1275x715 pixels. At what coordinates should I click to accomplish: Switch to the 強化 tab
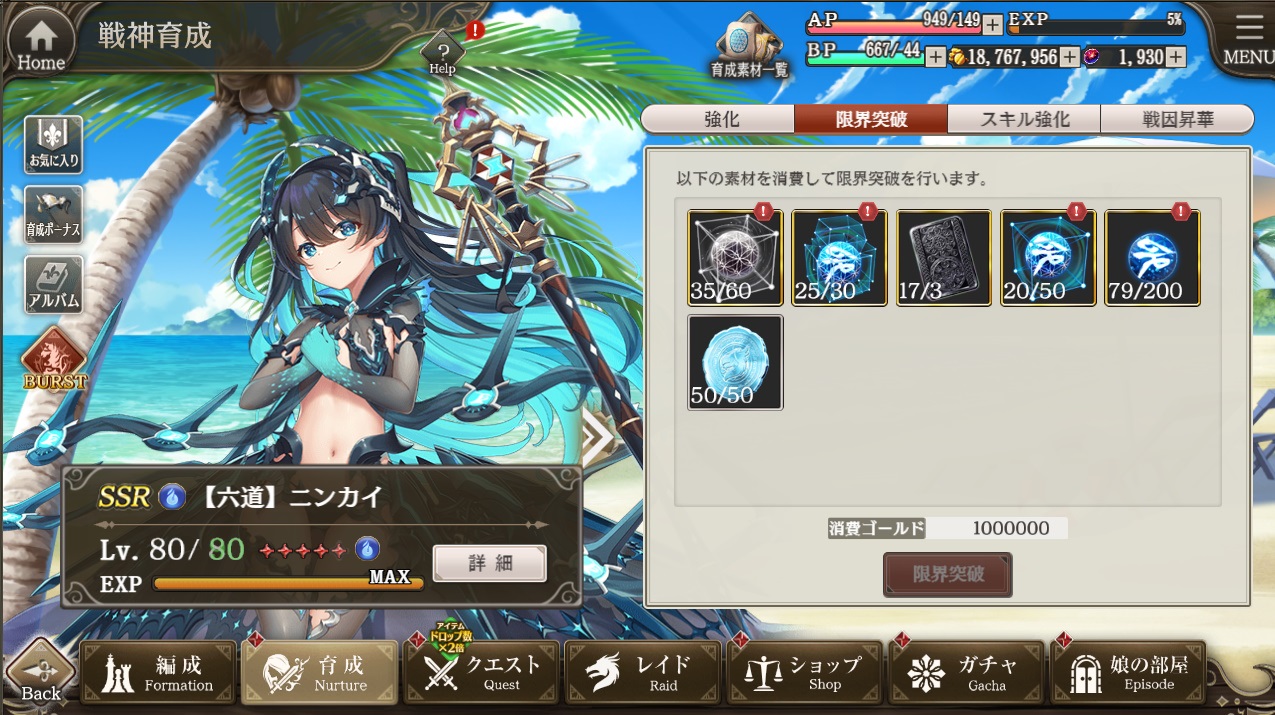pyautogui.click(x=720, y=119)
